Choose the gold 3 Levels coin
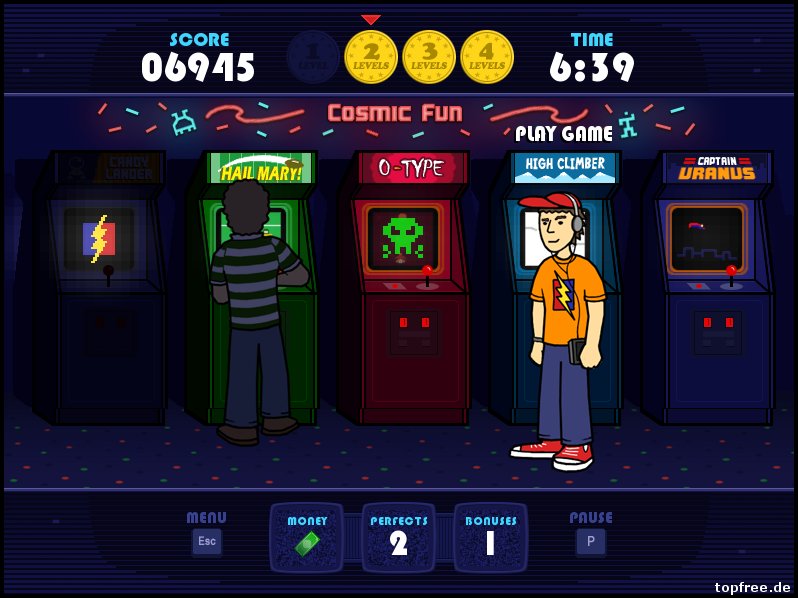The width and height of the screenshot is (798, 598). pyautogui.click(x=429, y=56)
